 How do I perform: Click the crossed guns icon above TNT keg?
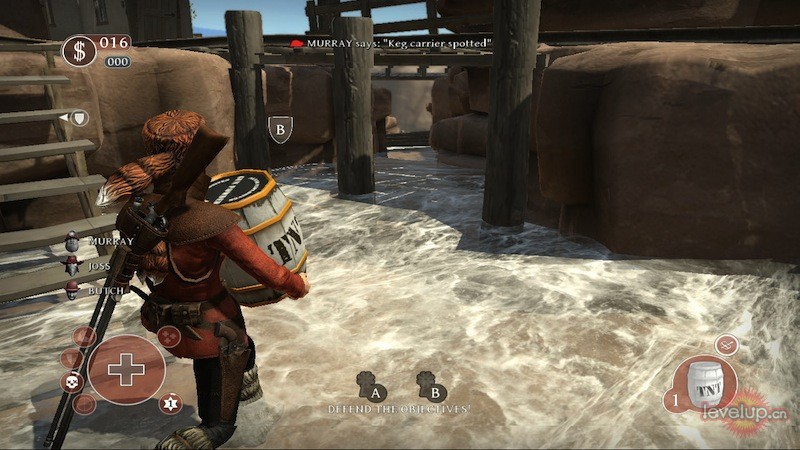[x=726, y=344]
